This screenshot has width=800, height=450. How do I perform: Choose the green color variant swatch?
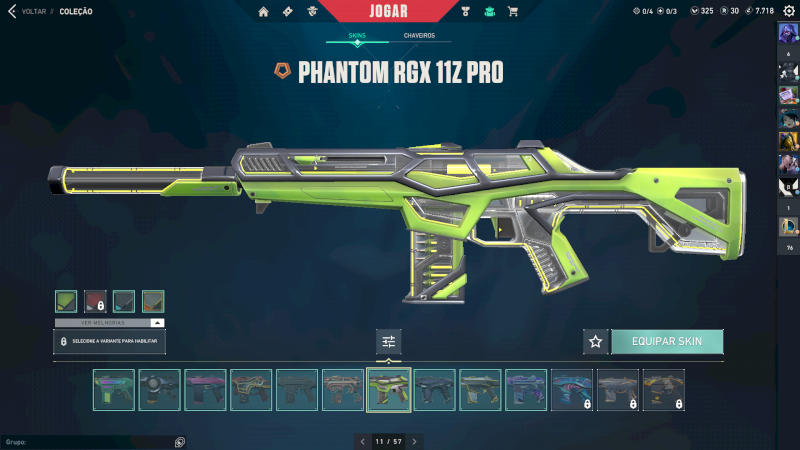(x=66, y=301)
